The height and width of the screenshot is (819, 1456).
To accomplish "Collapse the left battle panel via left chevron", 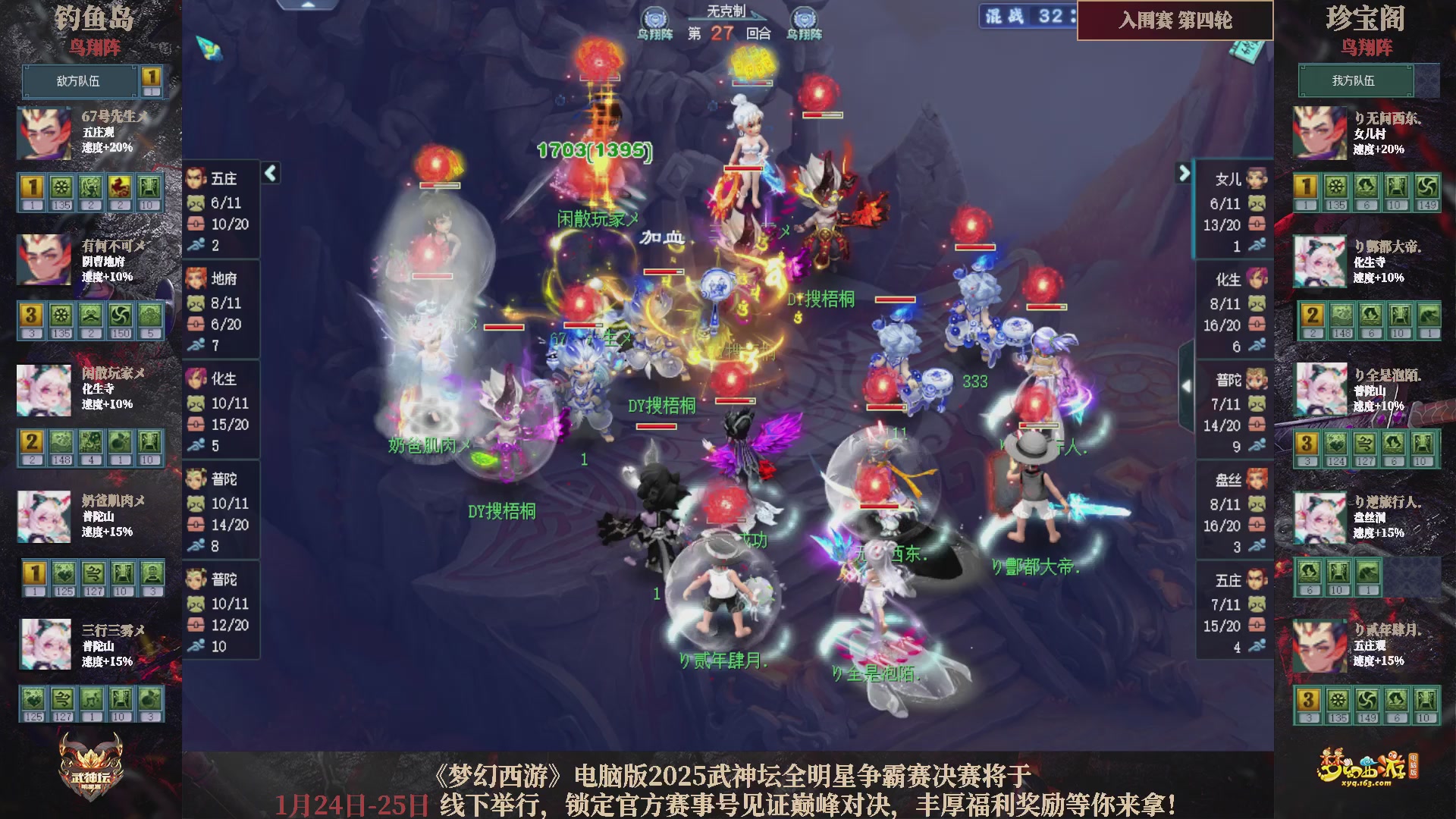I will pyautogui.click(x=269, y=173).
